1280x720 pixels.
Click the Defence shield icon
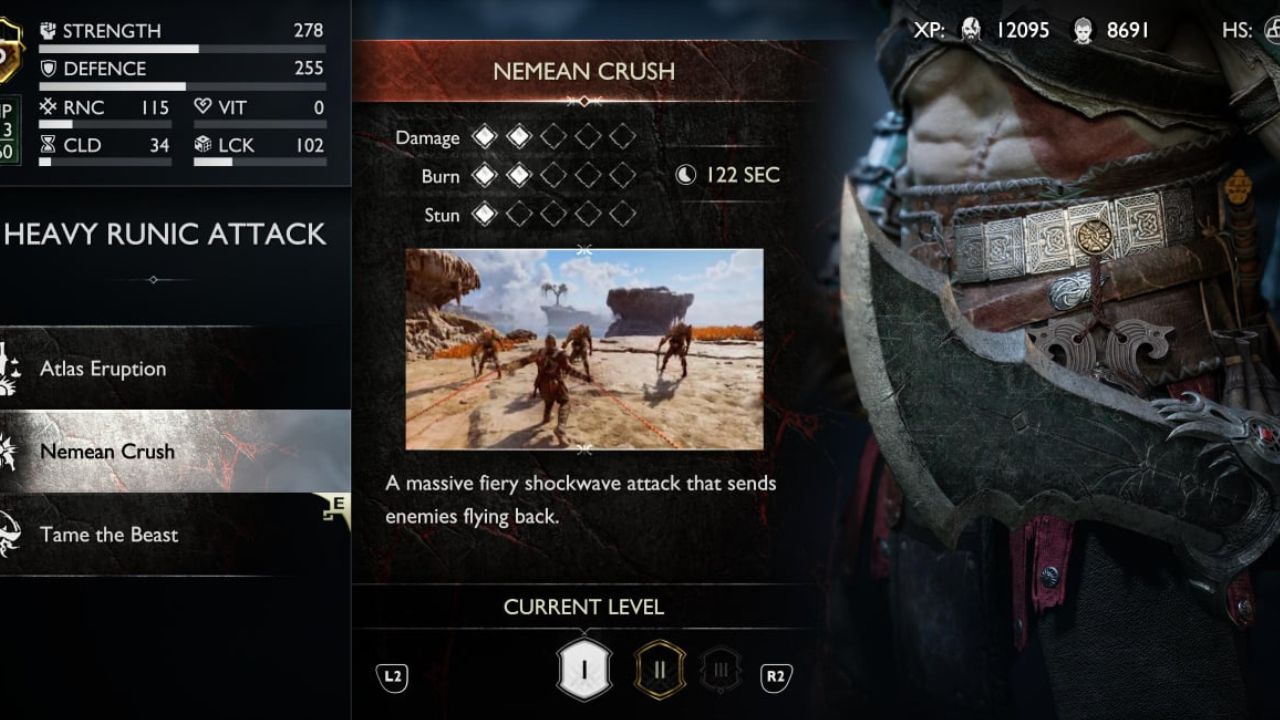click(x=46, y=68)
